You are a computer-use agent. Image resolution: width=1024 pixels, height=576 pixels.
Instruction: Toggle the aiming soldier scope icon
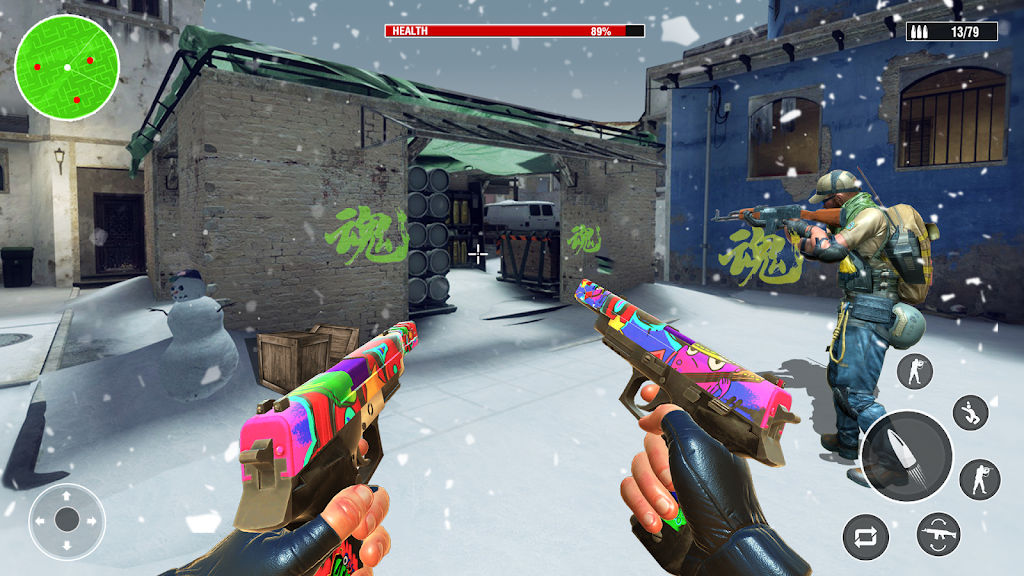point(979,480)
